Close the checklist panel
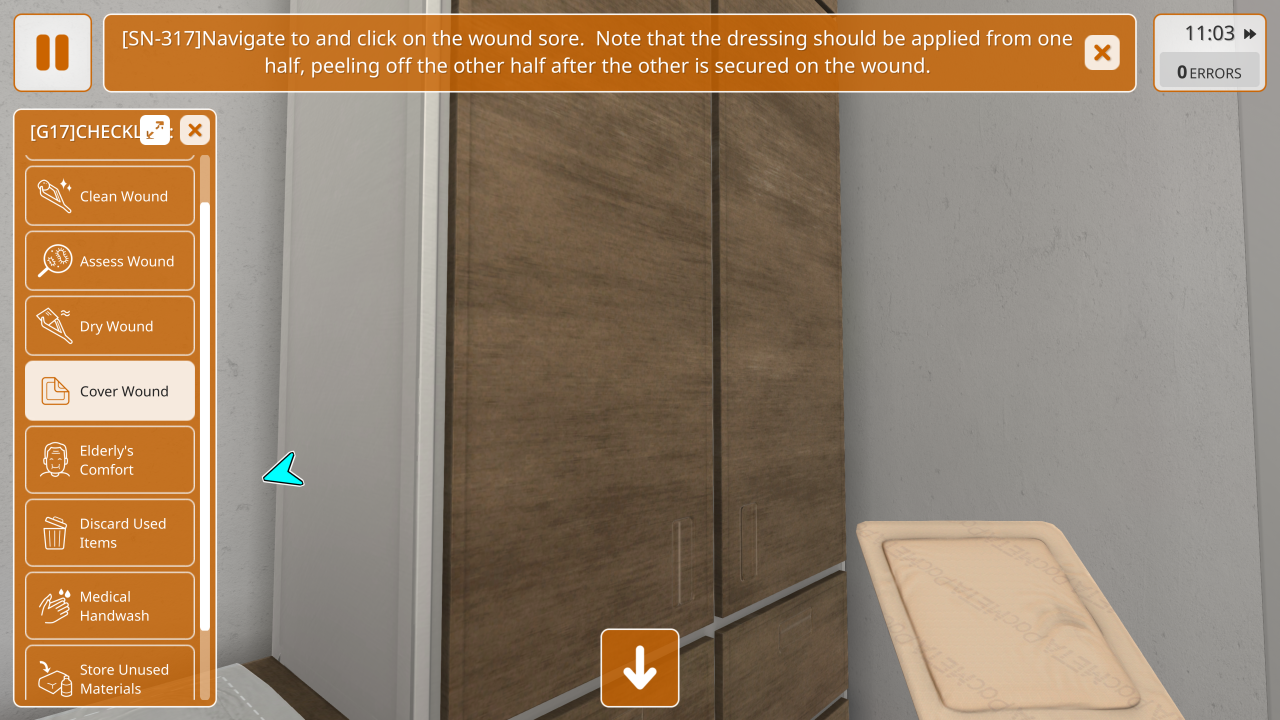Image resolution: width=1280 pixels, height=720 pixels. [x=195, y=130]
